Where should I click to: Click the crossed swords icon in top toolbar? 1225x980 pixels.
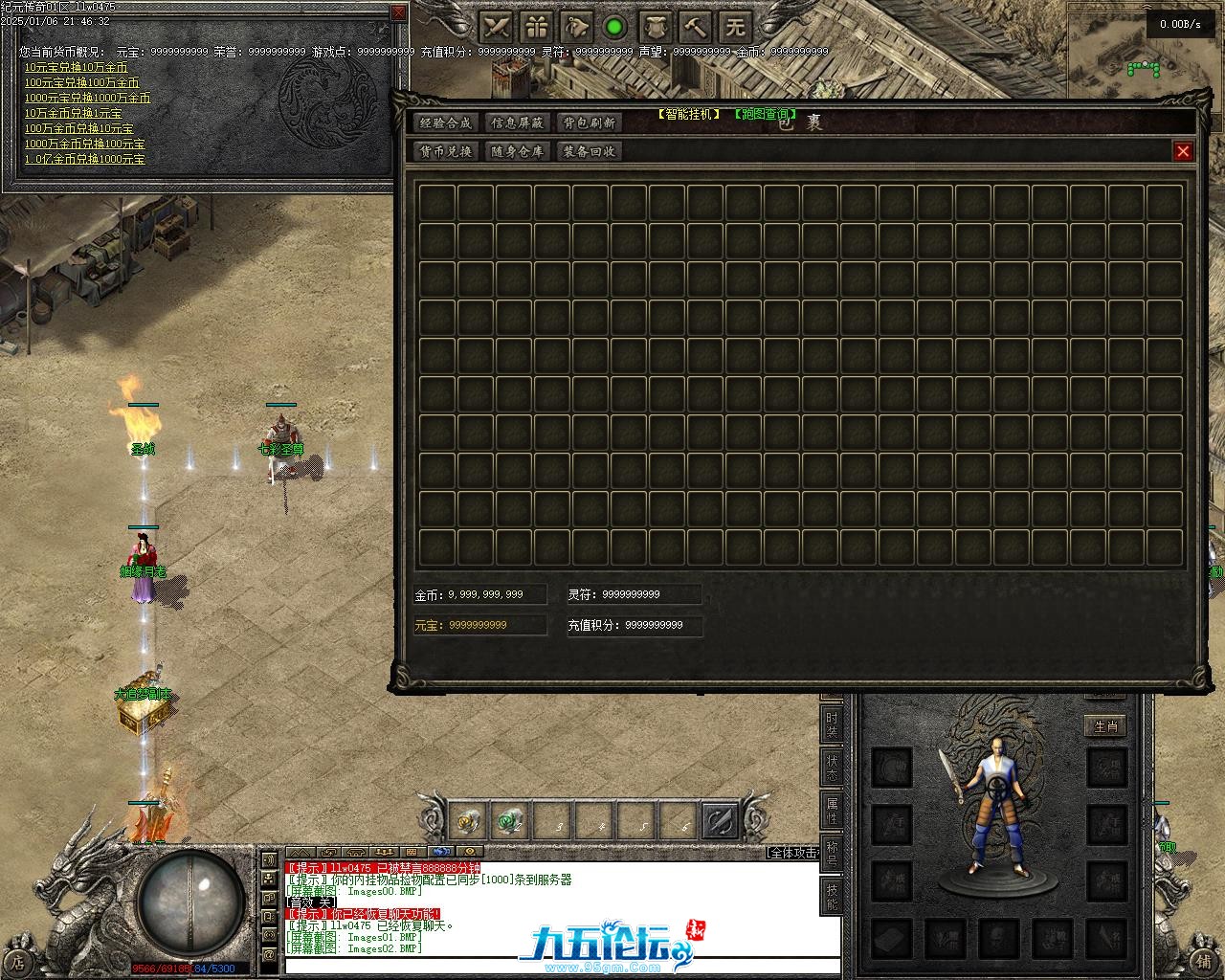(496, 26)
